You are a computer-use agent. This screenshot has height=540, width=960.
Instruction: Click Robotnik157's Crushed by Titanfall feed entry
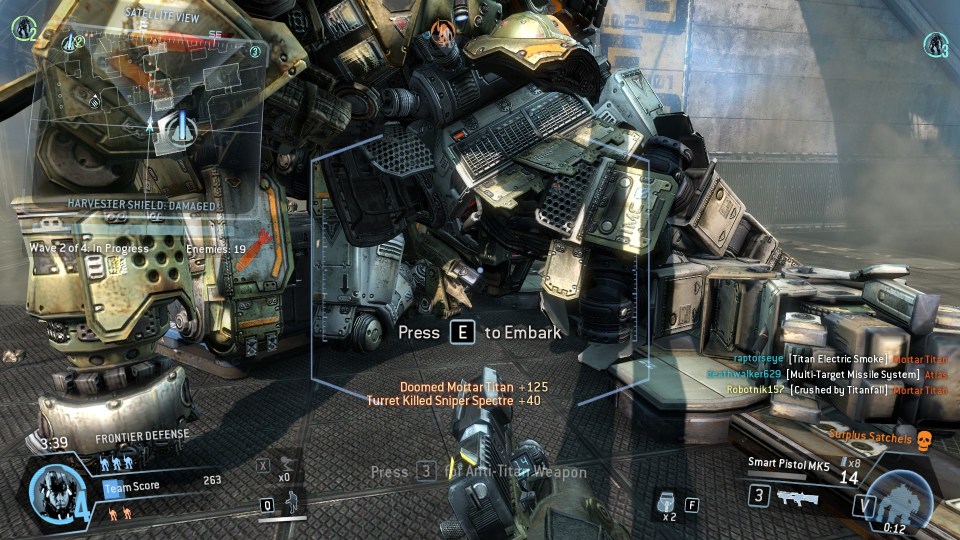tap(840, 390)
